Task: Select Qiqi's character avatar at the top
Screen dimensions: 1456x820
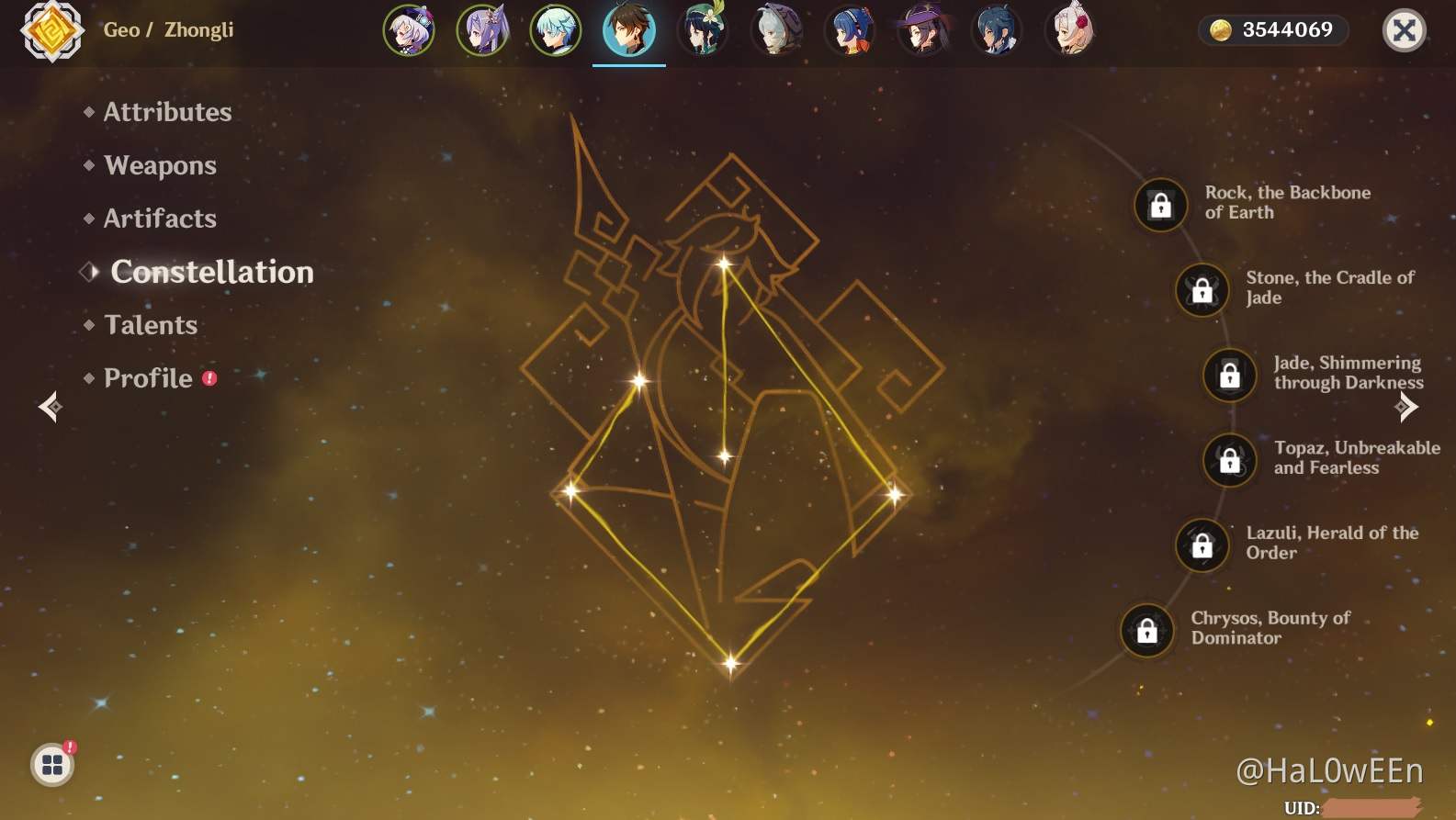Action: tap(410, 30)
